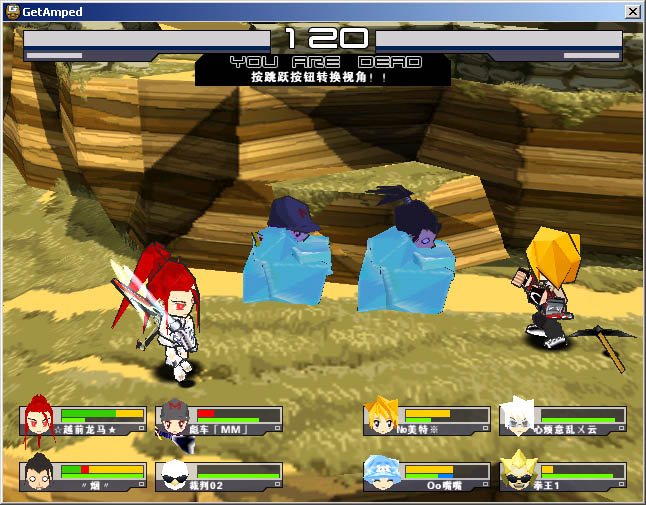Choose the 裁判02 player portrait with sunglasses
Screen dimensions: 646x505
point(173,476)
